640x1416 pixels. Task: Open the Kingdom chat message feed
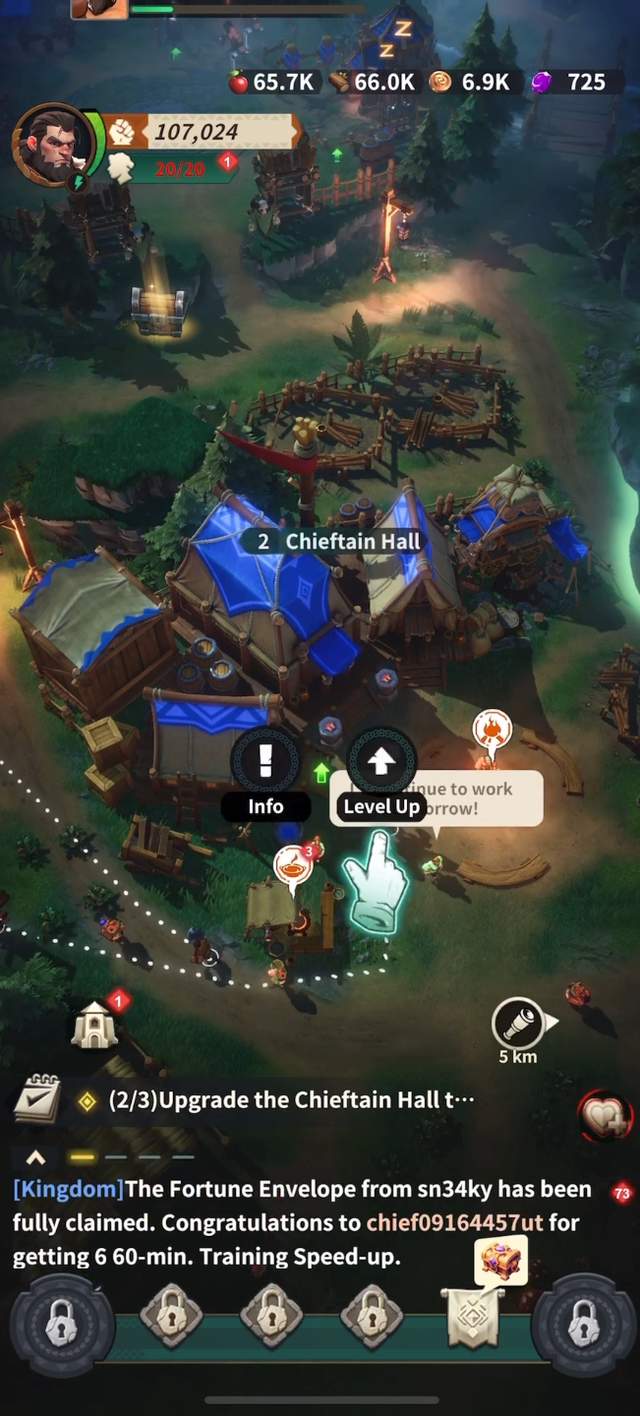300,1222
